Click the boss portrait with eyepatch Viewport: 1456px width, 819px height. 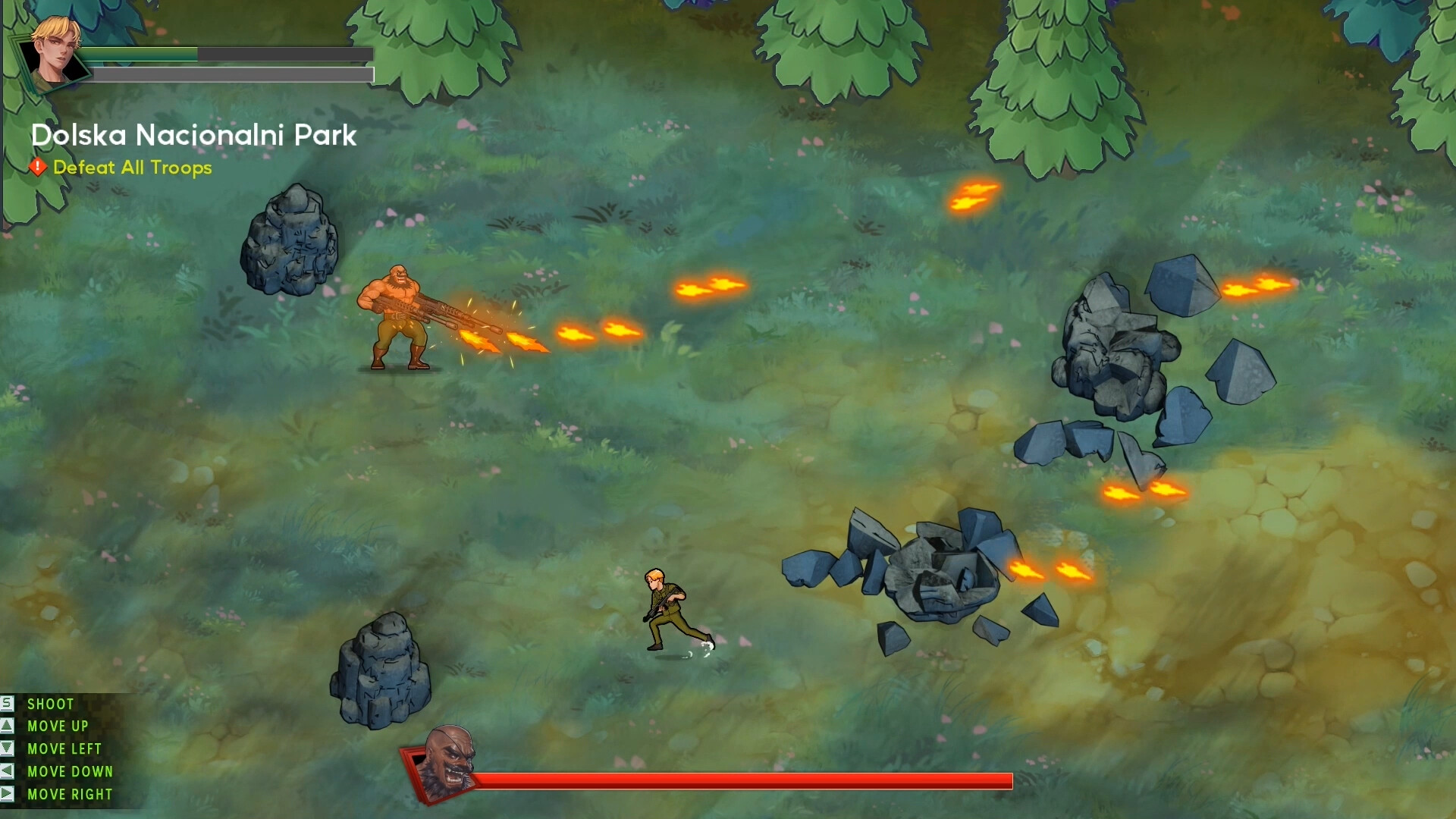tap(447, 761)
